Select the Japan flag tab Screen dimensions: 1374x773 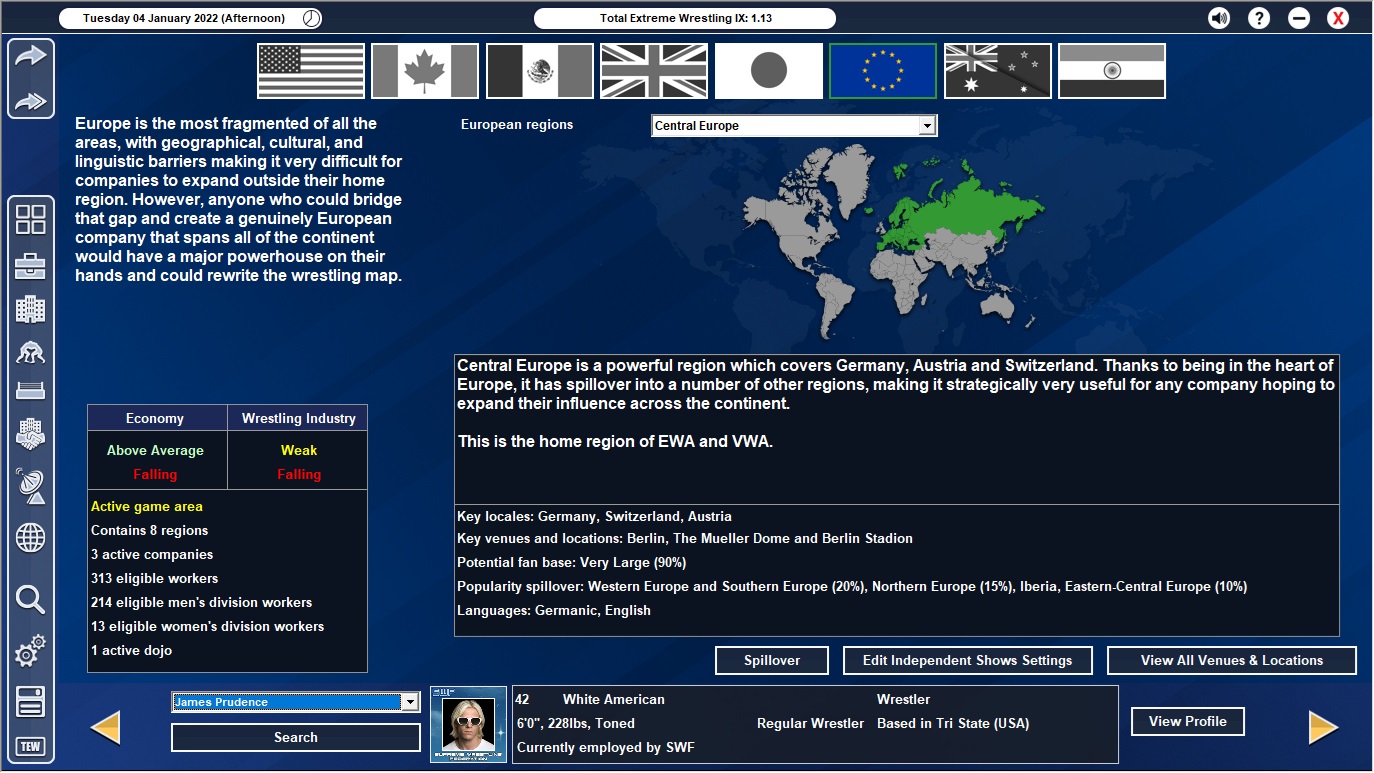pos(768,70)
